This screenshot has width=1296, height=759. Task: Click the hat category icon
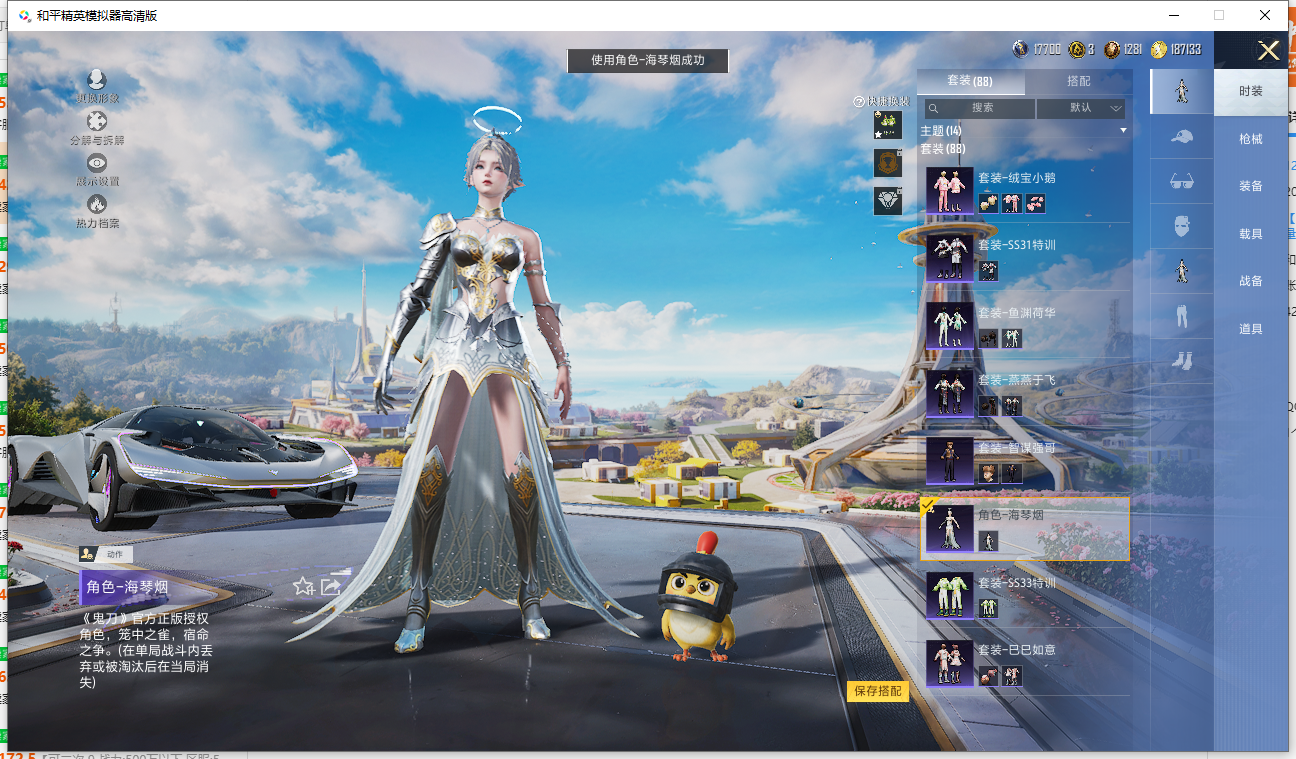coord(1181,136)
